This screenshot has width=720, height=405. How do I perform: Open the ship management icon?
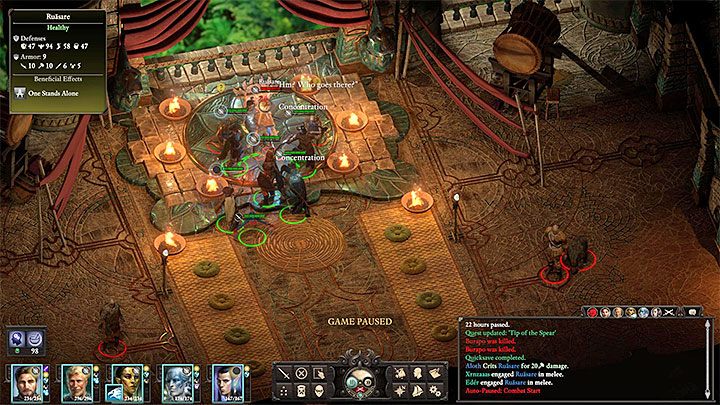418,389
